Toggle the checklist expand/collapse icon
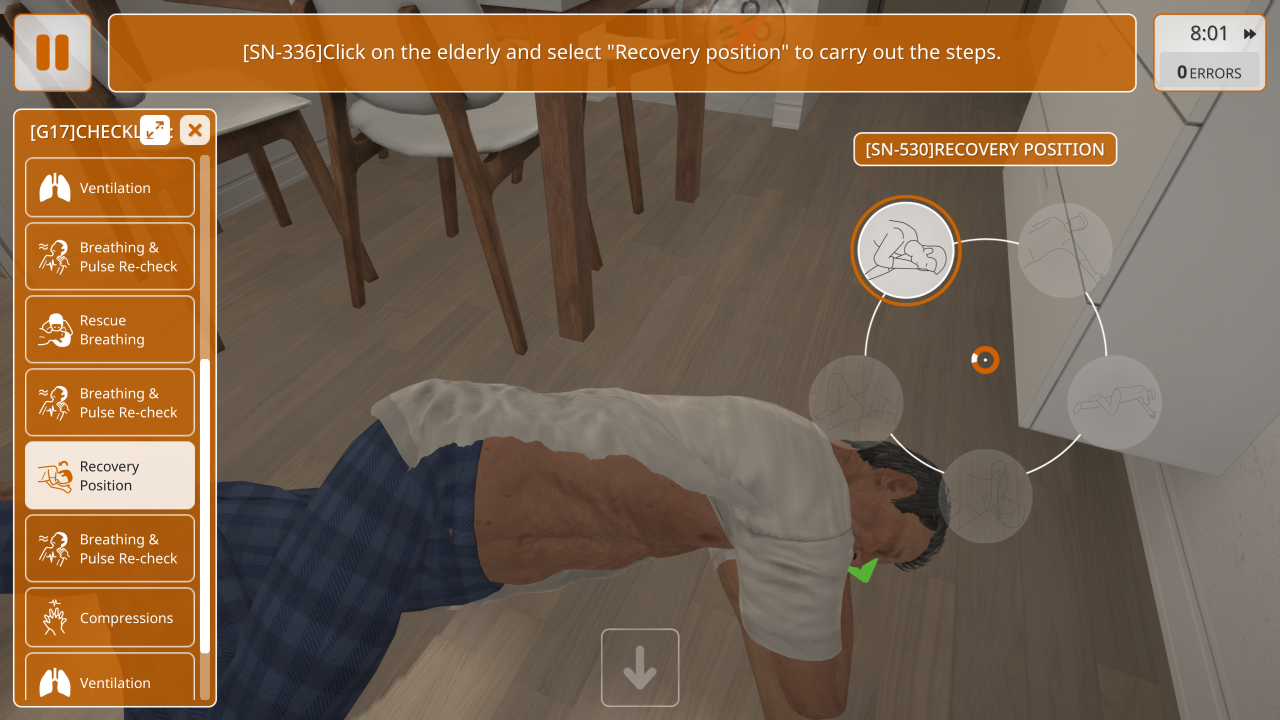1280x720 pixels. click(x=155, y=130)
